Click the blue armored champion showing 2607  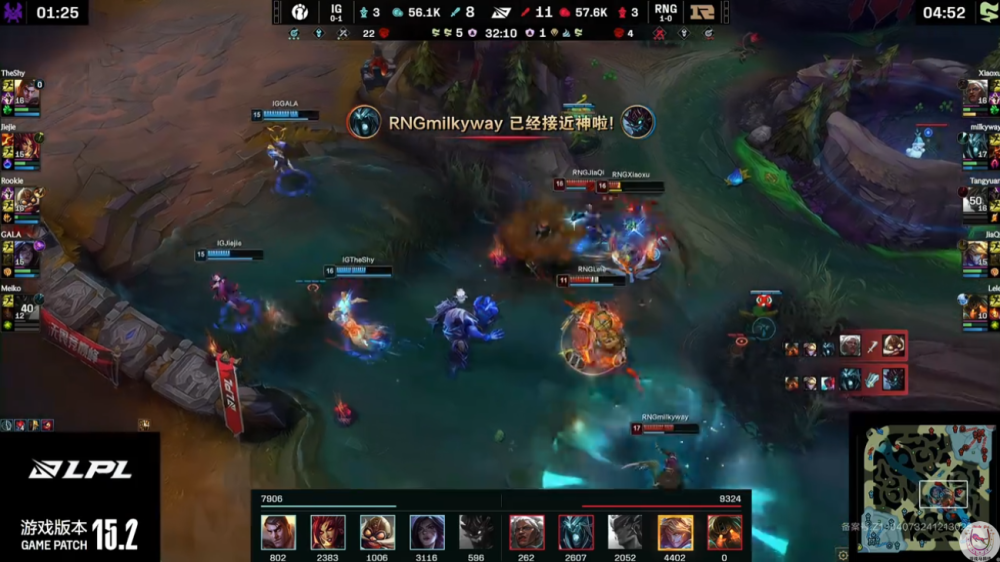click(576, 532)
